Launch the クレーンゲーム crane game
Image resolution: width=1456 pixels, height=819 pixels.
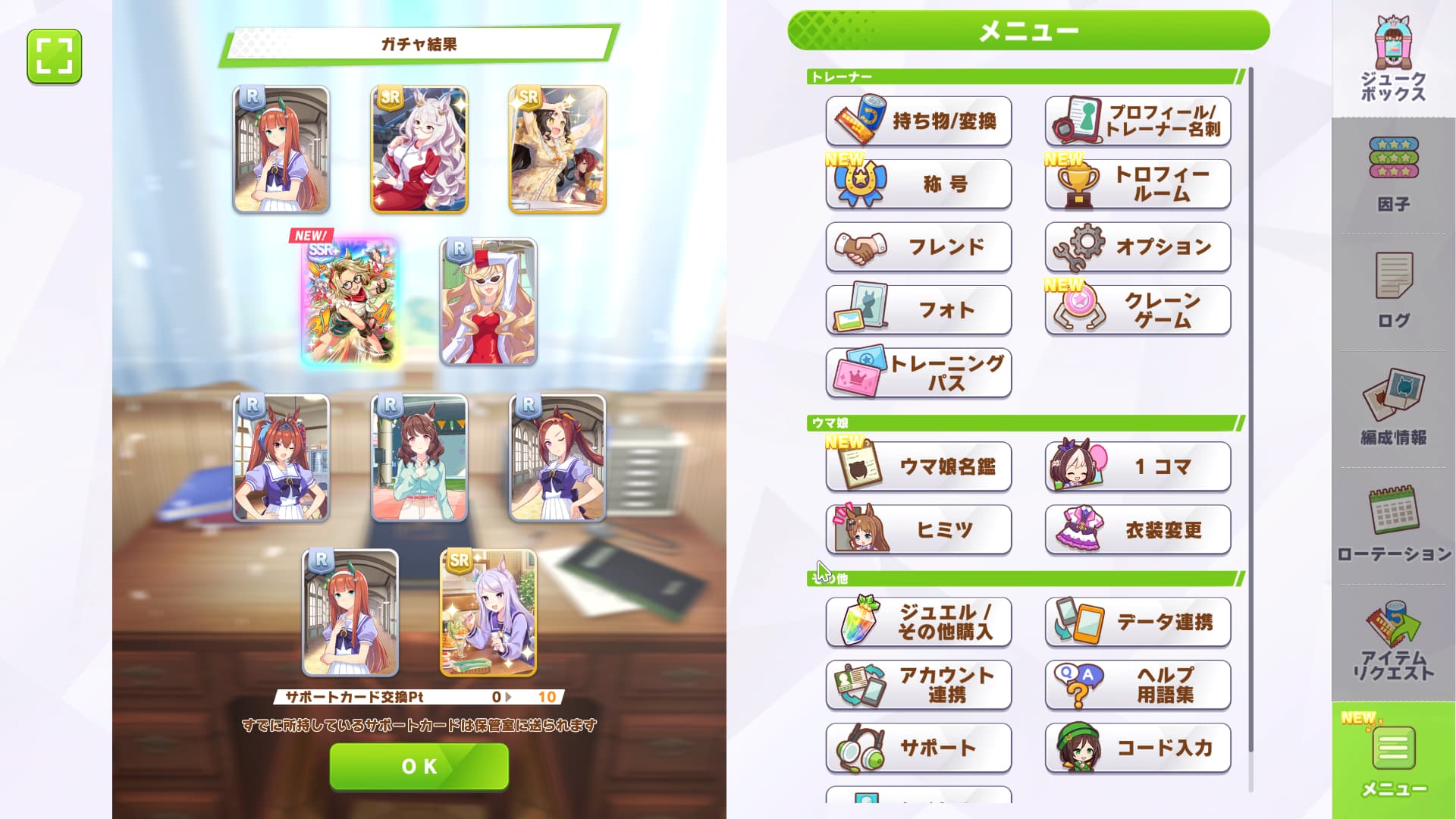tap(1137, 310)
